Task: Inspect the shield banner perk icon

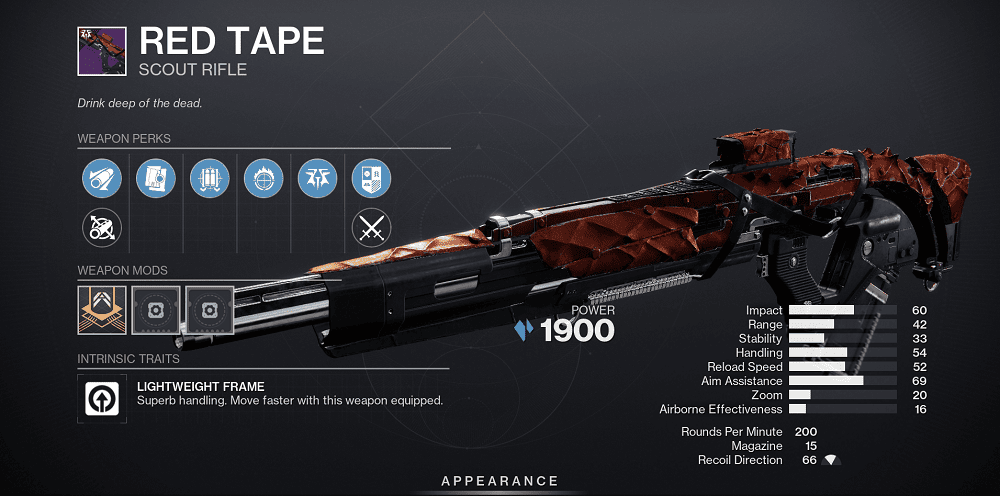Action: pyautogui.click(x=371, y=181)
